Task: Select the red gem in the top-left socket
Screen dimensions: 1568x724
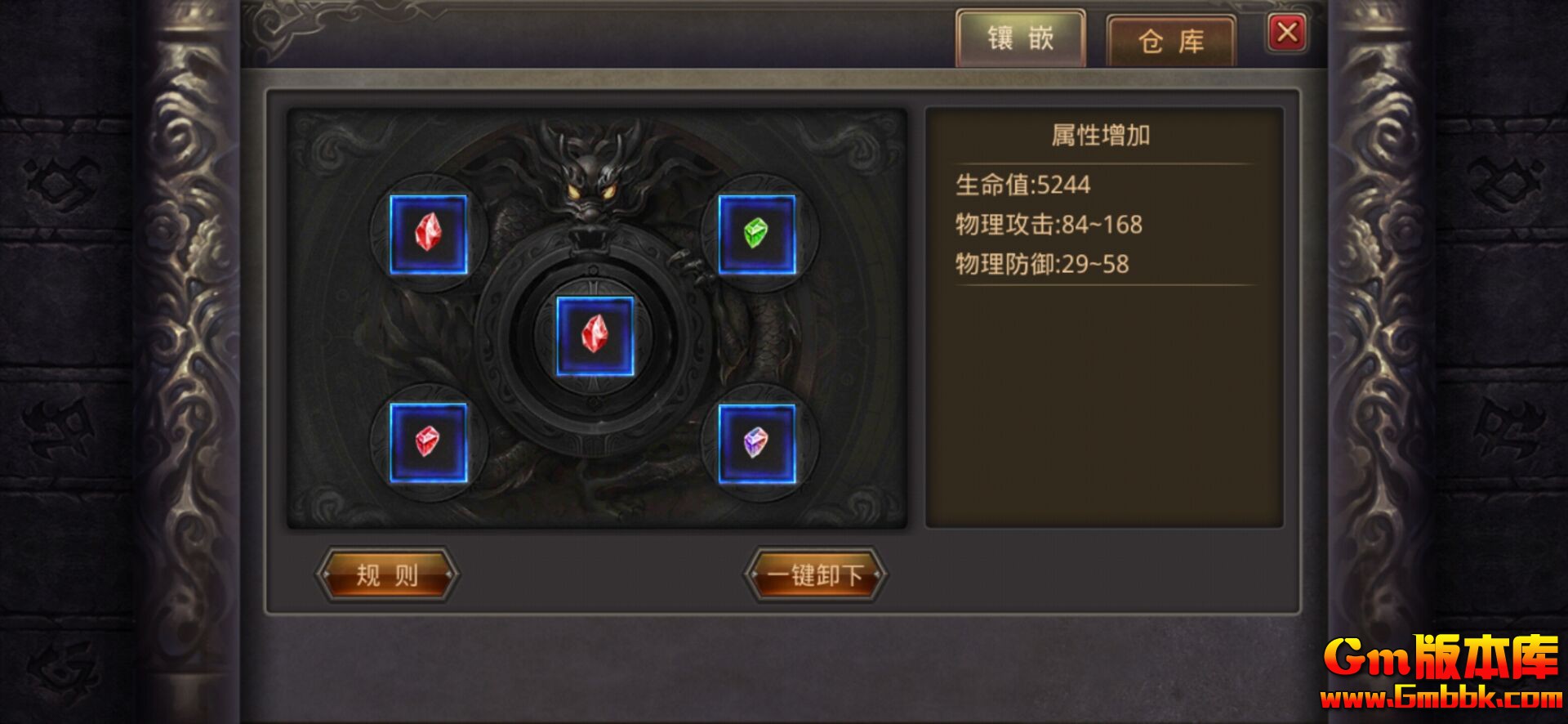Action: point(430,233)
